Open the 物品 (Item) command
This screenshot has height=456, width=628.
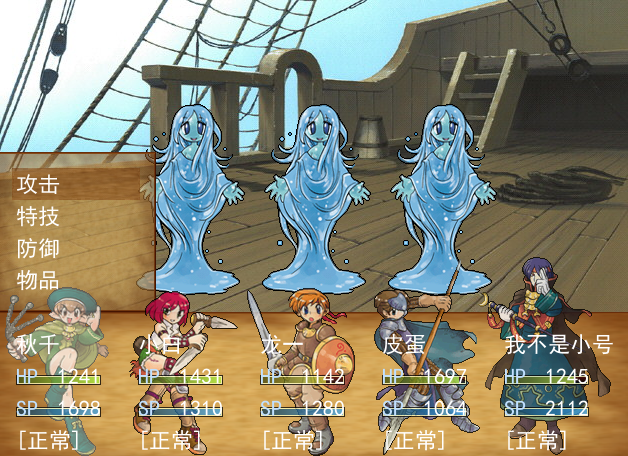click(x=38, y=280)
